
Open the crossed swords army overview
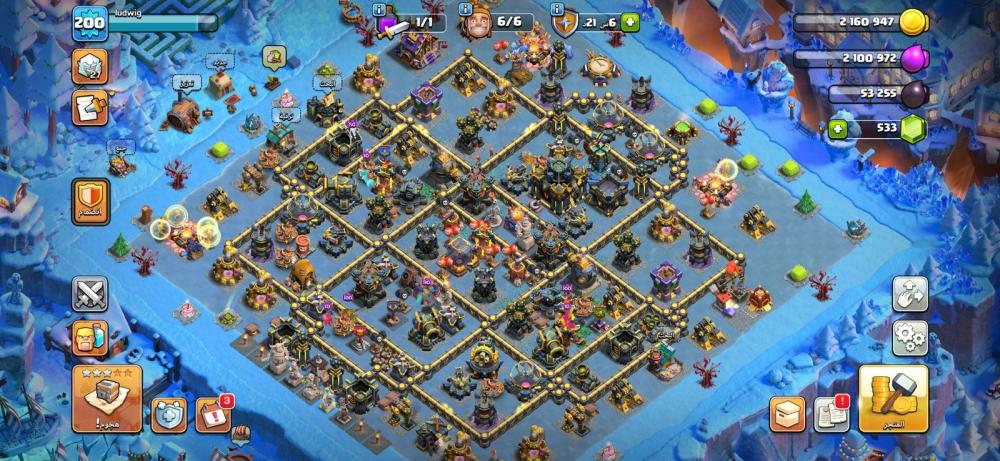pos(90,294)
